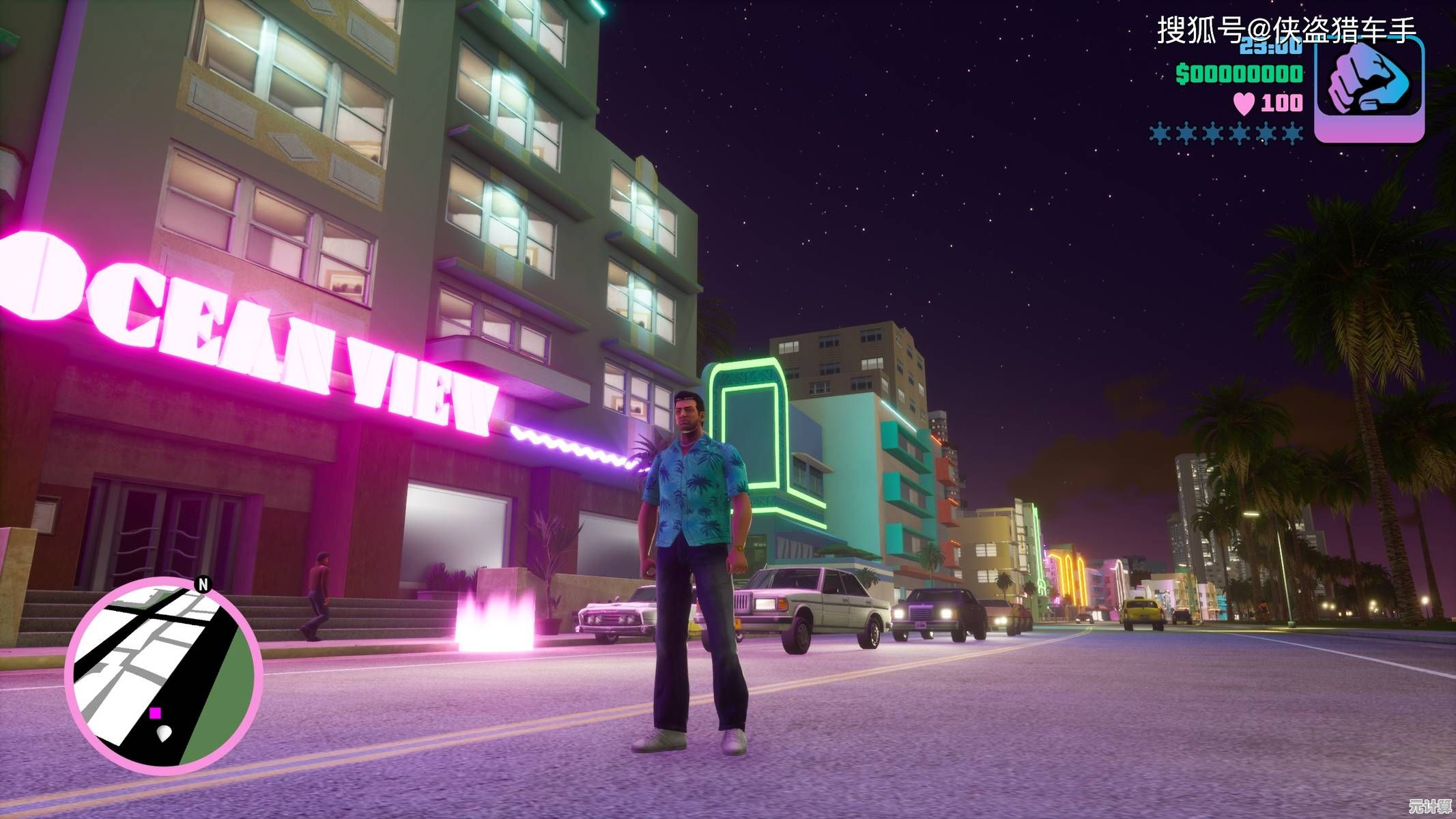Open the circular minimap radar
This screenshot has height=819, width=1456.
tap(164, 676)
